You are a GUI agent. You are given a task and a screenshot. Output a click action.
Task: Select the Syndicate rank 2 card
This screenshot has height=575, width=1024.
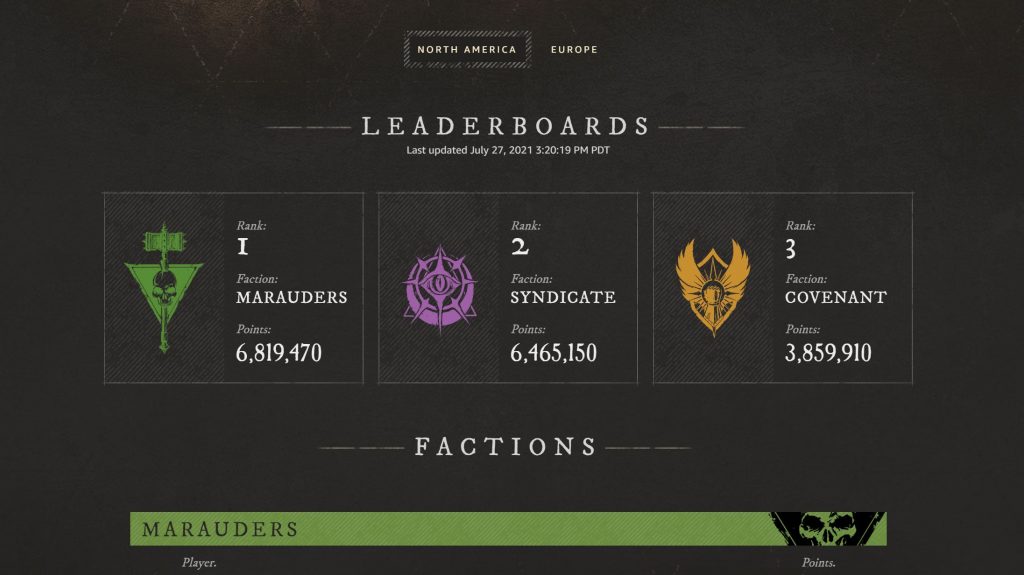click(508, 288)
